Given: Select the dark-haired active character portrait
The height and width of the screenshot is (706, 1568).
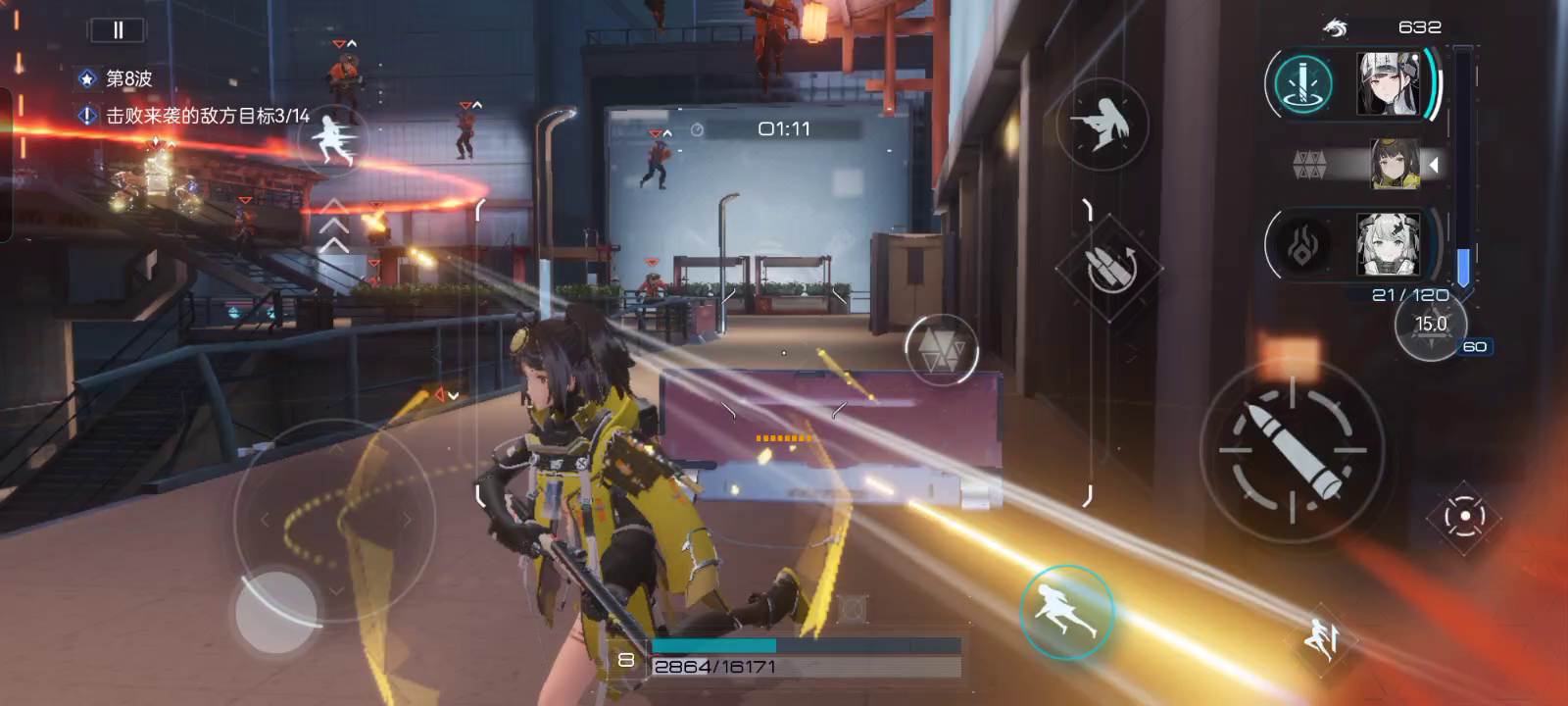Looking at the screenshot, I should click(x=1395, y=164).
